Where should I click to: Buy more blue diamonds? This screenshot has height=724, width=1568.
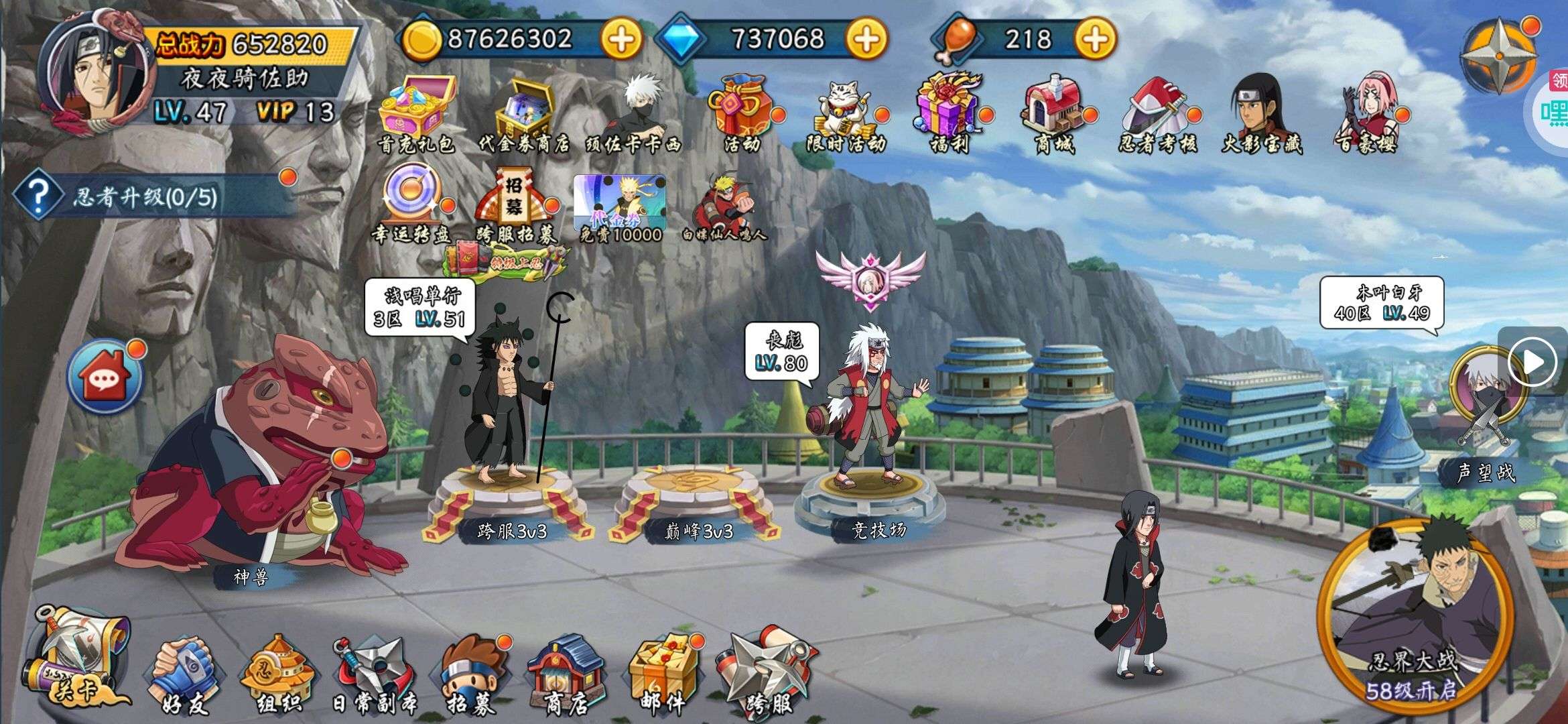(x=866, y=40)
